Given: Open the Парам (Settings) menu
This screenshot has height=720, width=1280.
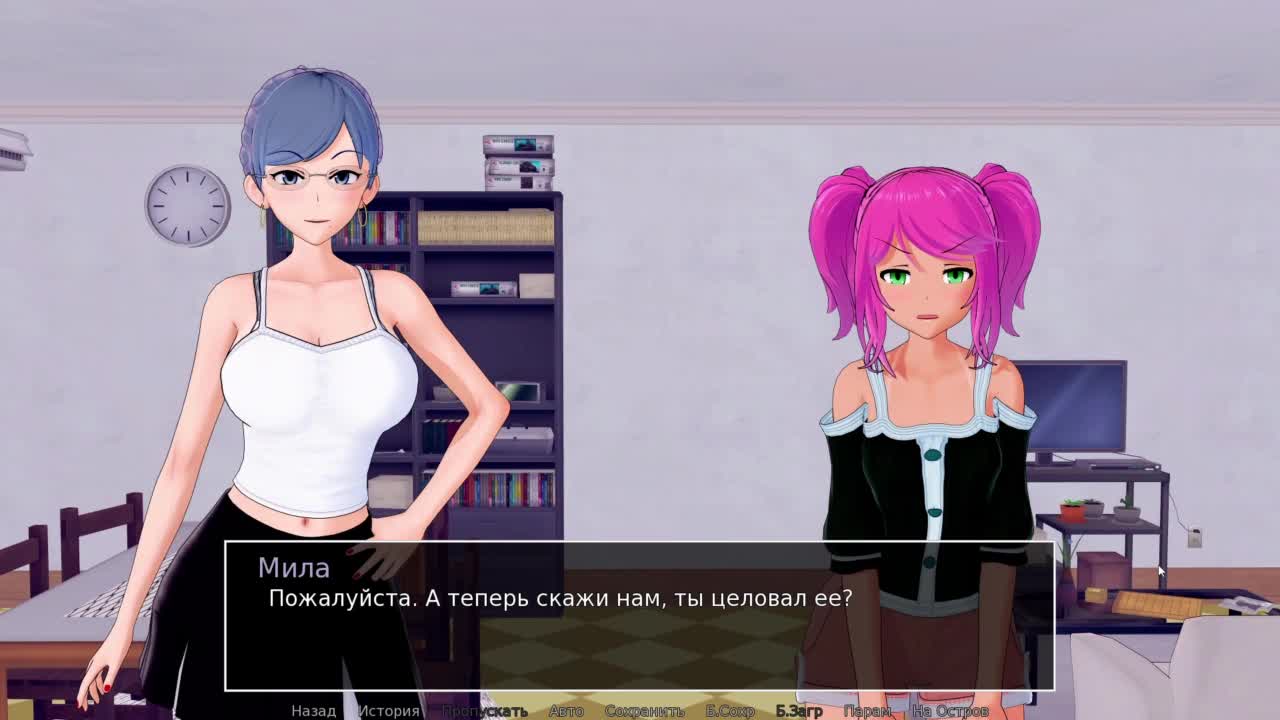Looking at the screenshot, I should (867, 711).
